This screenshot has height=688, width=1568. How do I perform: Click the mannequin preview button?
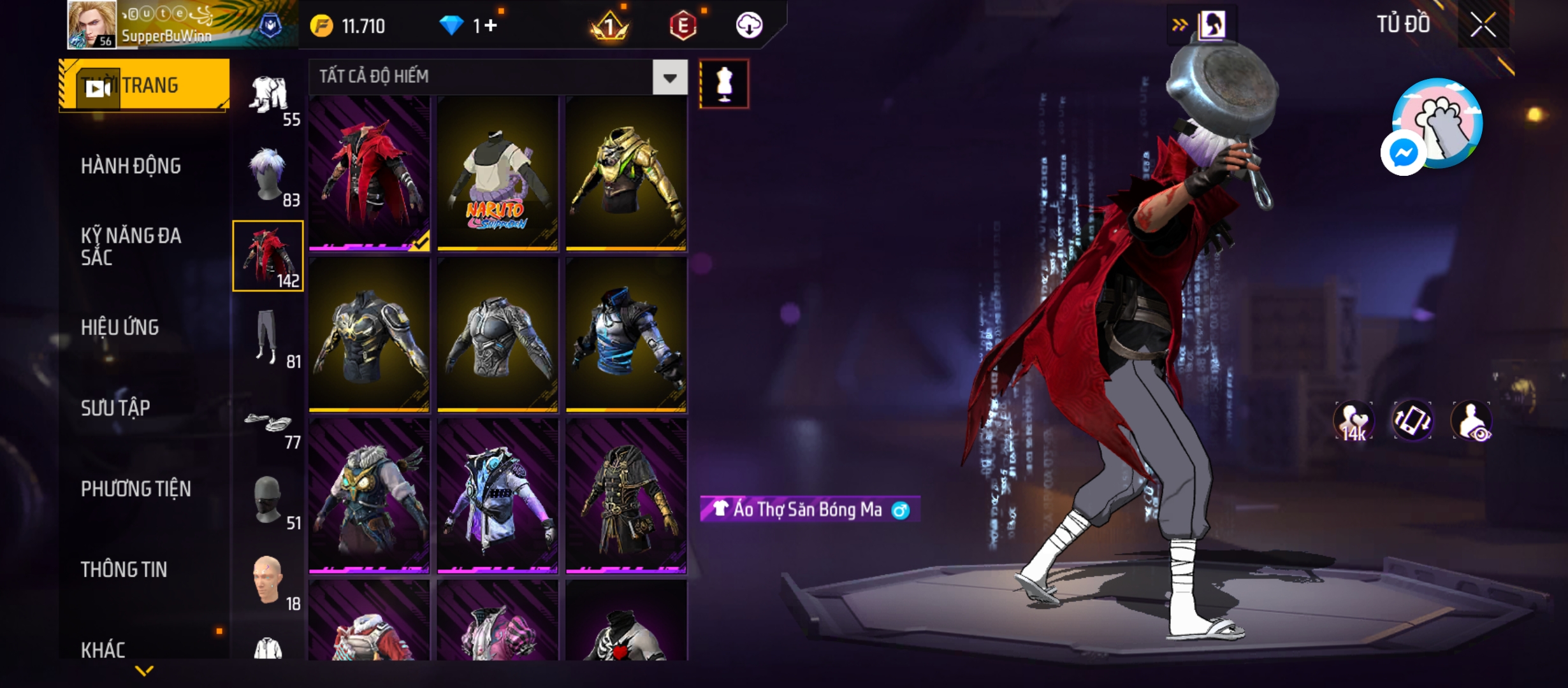[x=724, y=84]
